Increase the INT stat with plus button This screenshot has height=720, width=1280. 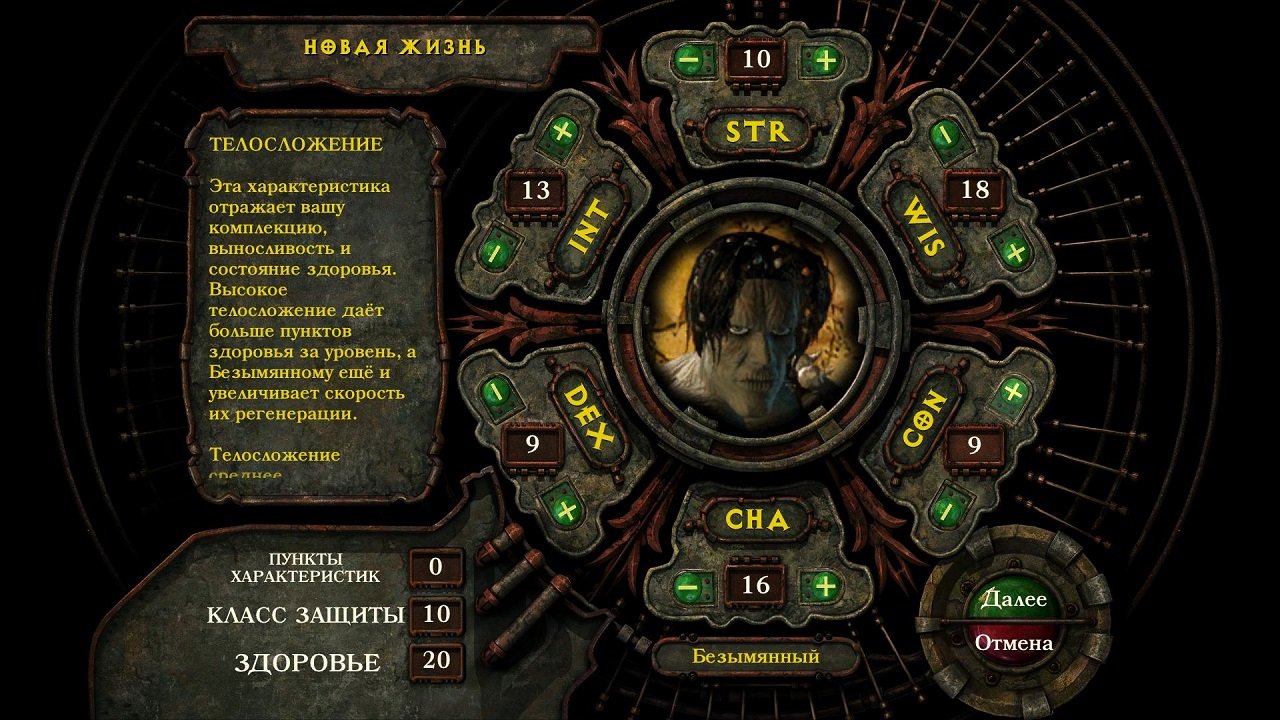pyautogui.click(x=562, y=131)
